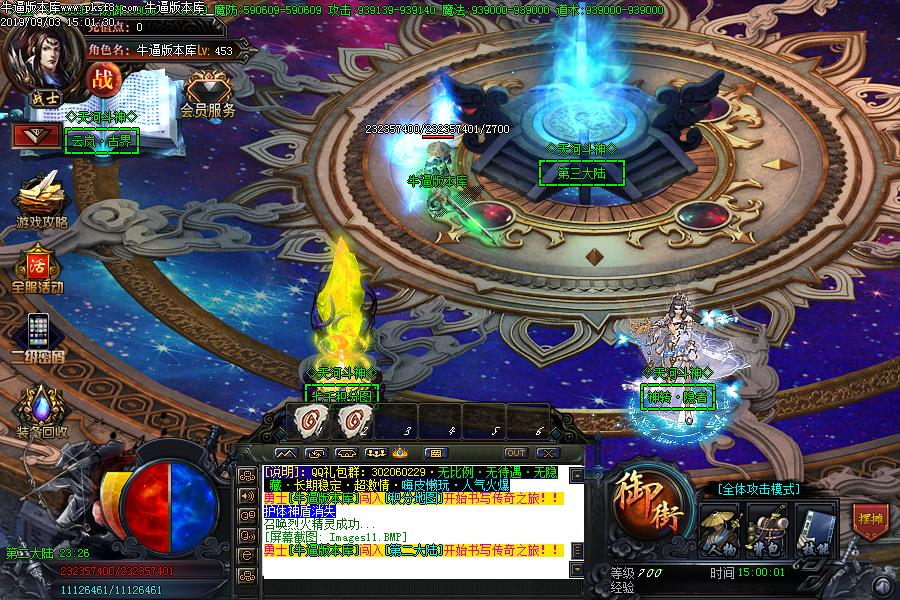Click the warrior character portrait
The image size is (900, 600).
(x=42, y=55)
